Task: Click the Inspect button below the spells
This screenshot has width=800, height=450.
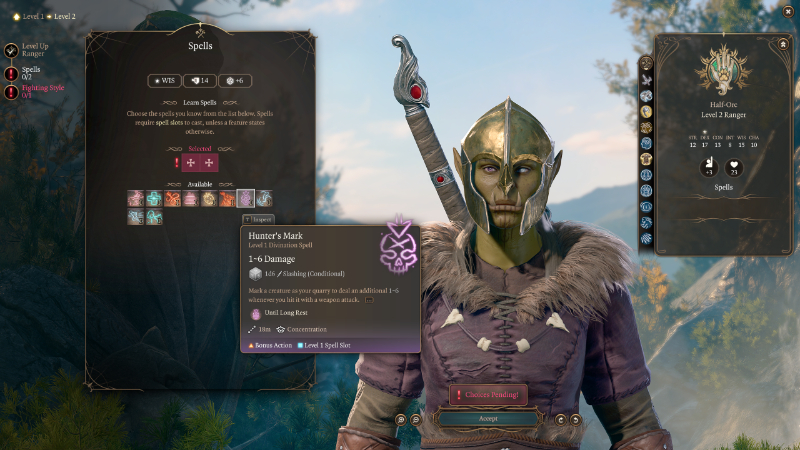Action: [x=258, y=219]
